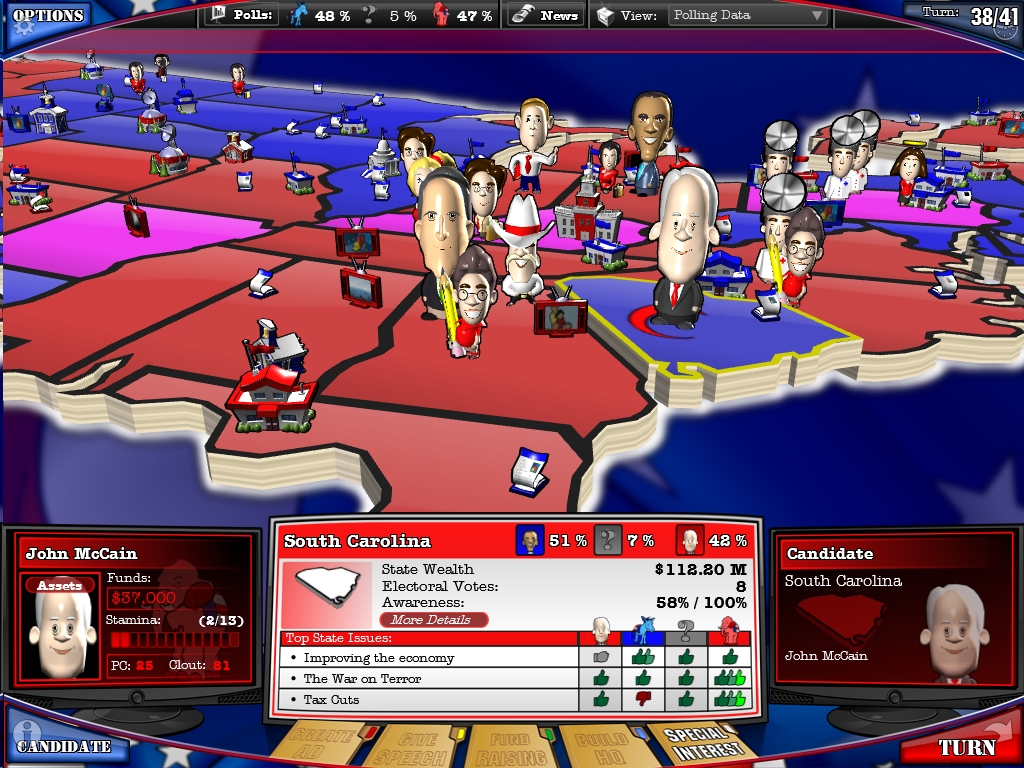Click the clock icon beside the turn counter
Screen dimensions: 1024x768
(1006, 25)
